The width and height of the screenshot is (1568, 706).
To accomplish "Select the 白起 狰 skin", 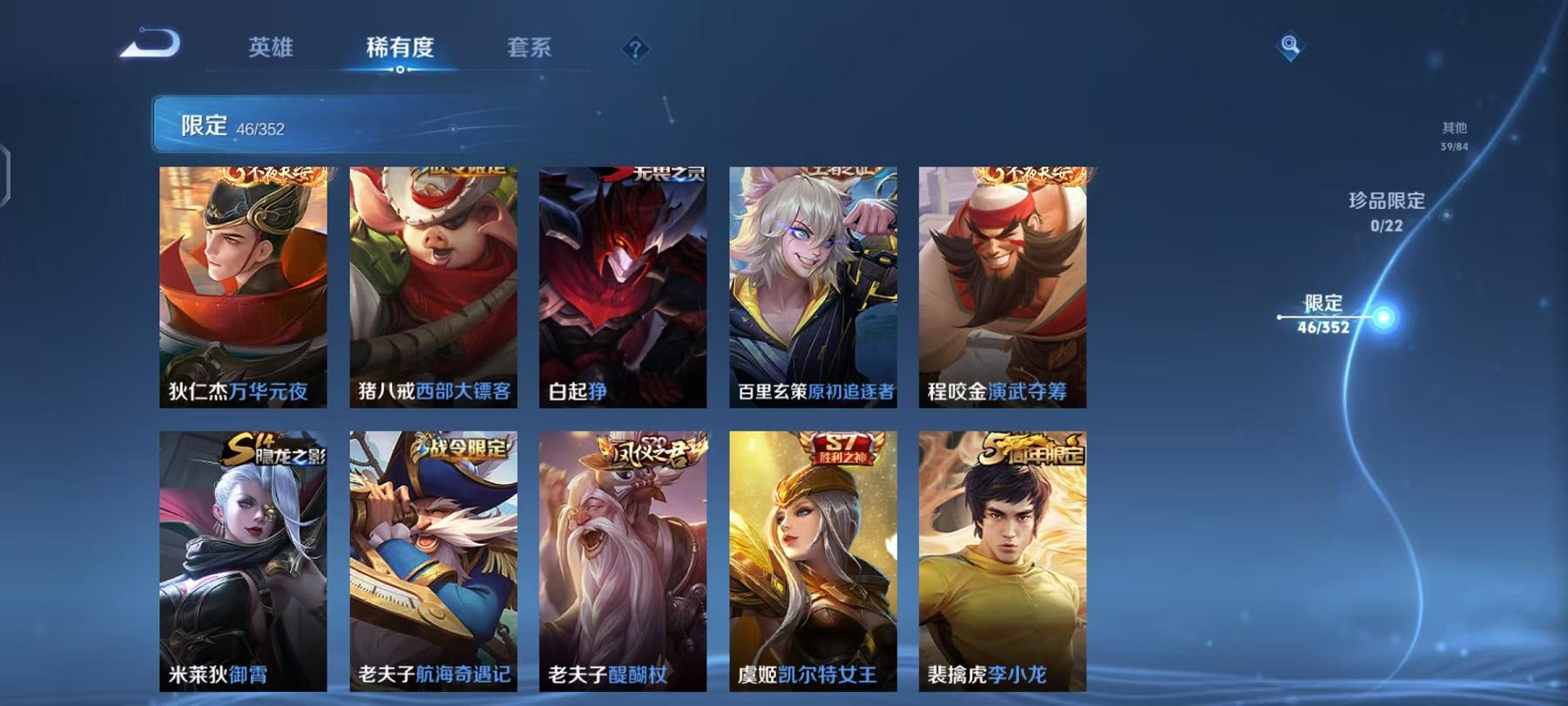I will [620, 288].
